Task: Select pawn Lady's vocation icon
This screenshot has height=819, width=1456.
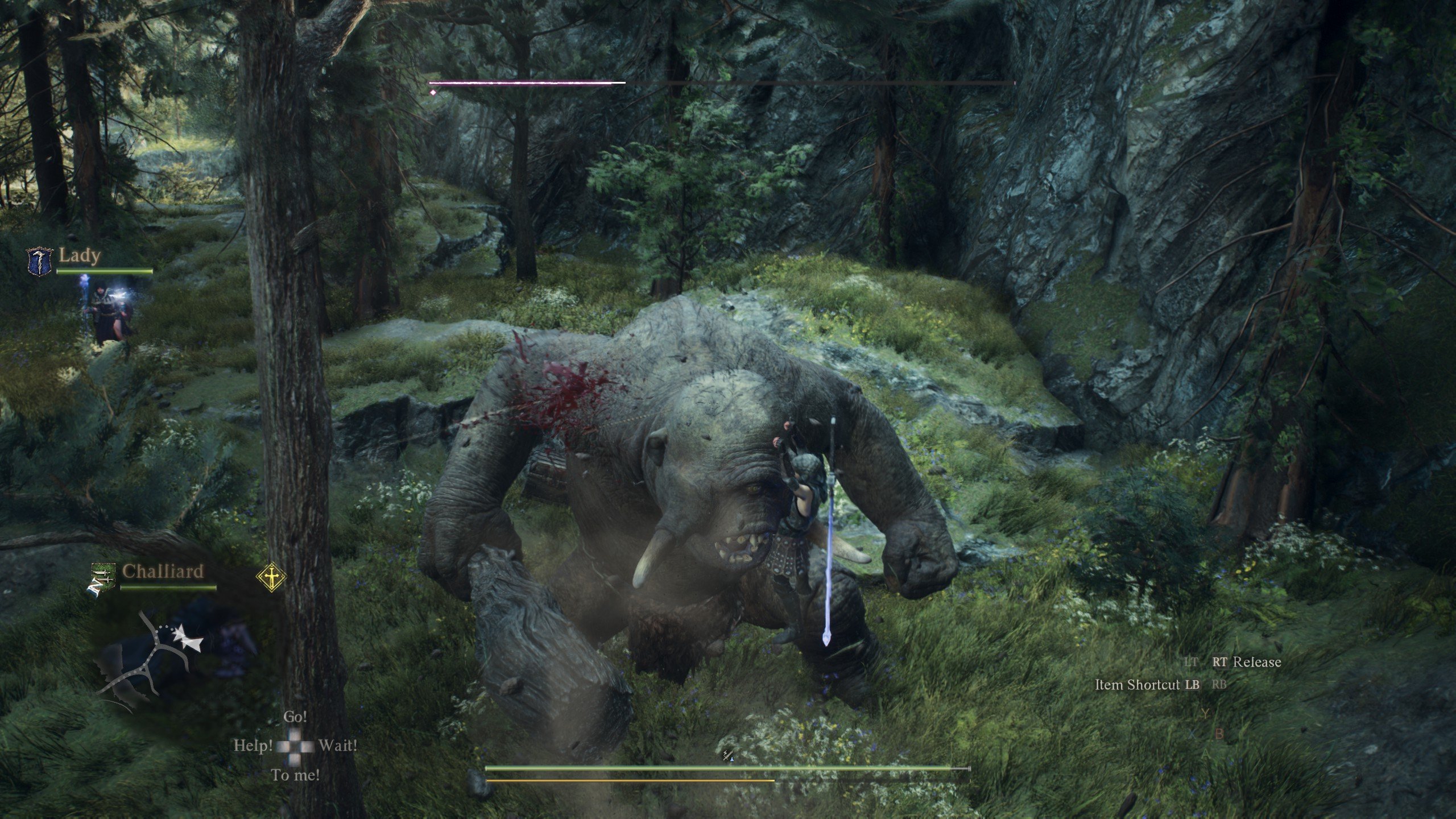Action: [x=40, y=260]
